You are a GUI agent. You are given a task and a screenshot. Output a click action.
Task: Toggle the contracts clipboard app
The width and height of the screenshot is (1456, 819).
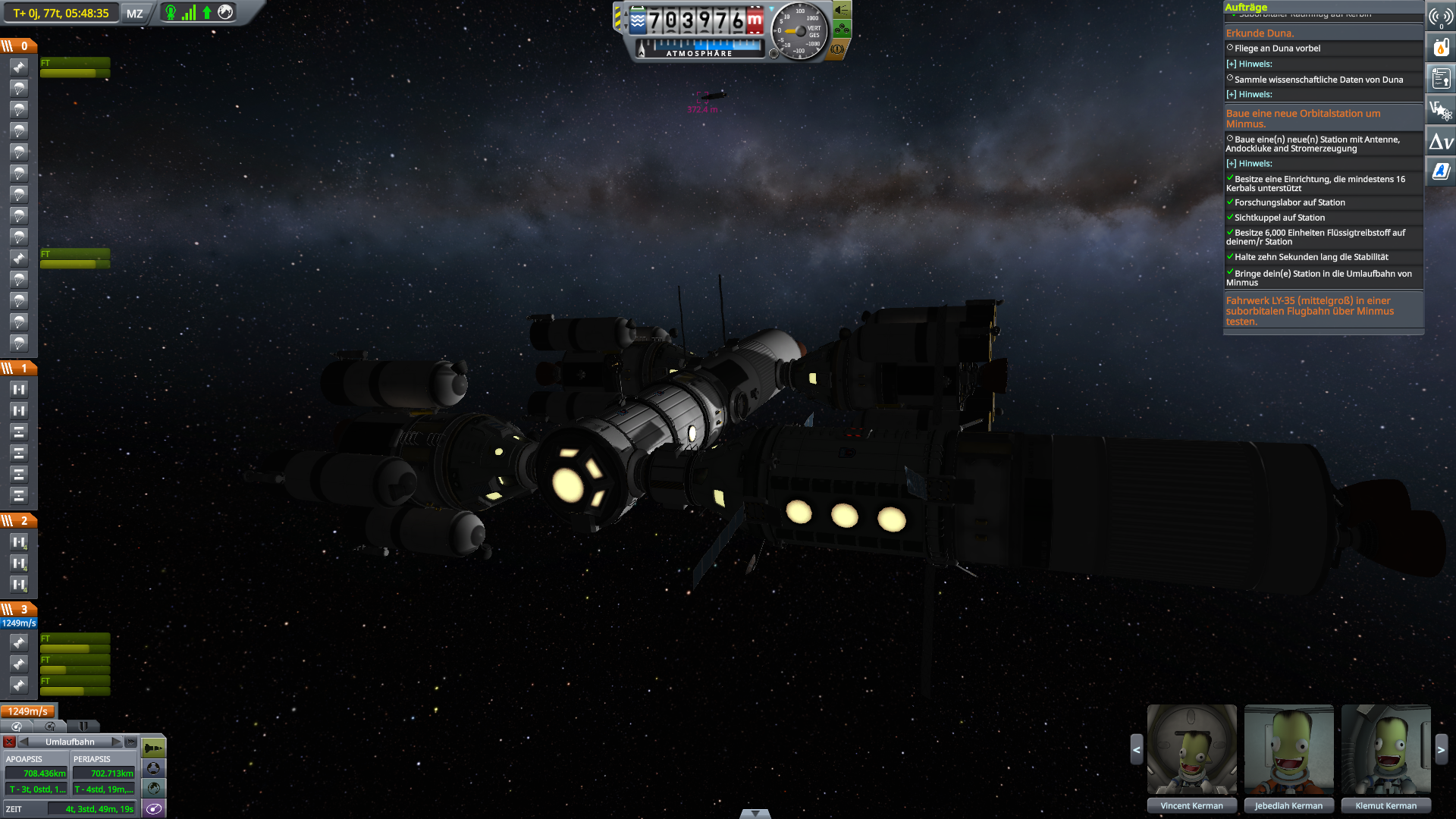pos(1441,78)
